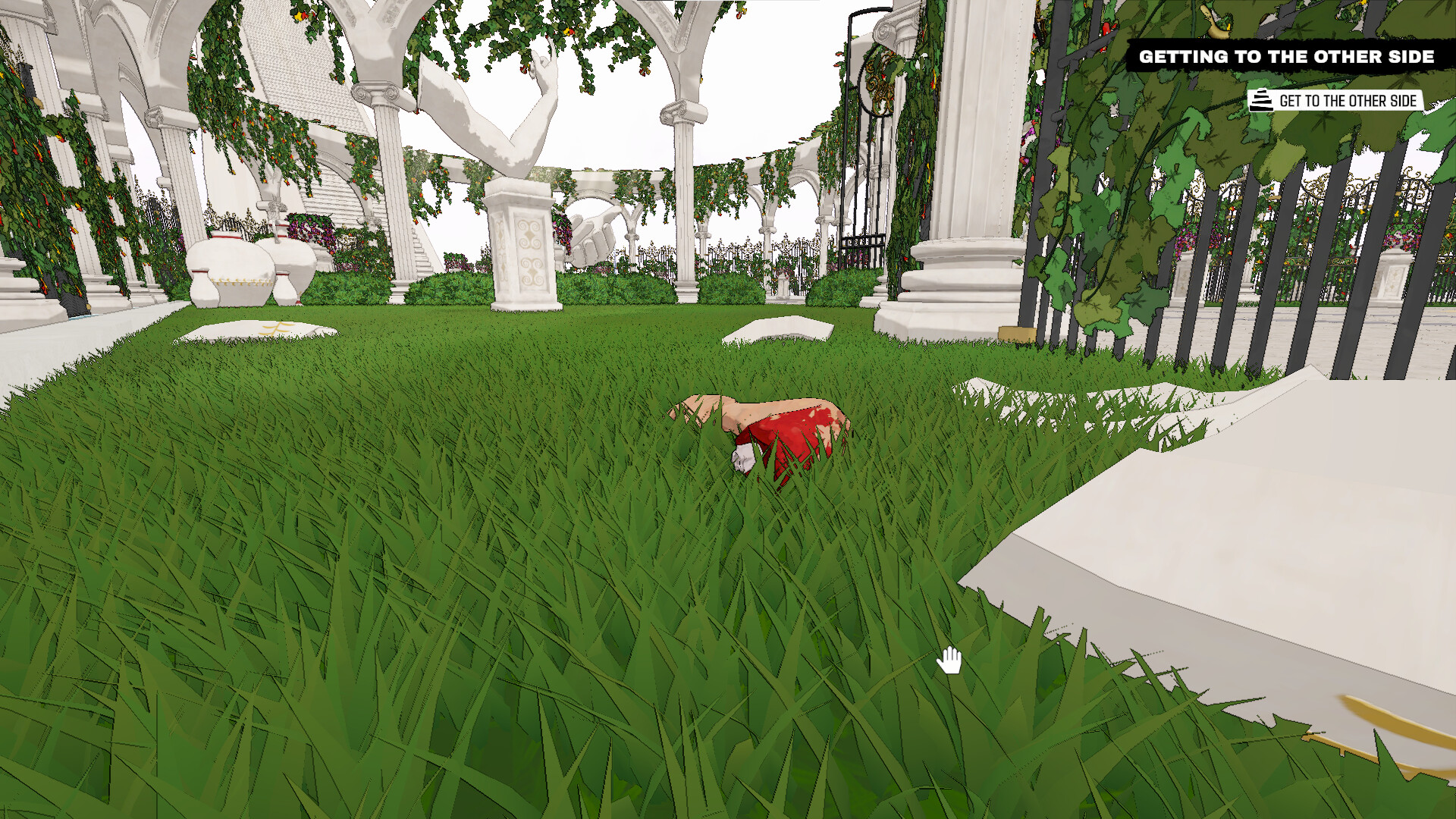The height and width of the screenshot is (819, 1456).
Task: Click the "GETTING TO THE OTHER SIDE" title banner
Action: click(1287, 56)
